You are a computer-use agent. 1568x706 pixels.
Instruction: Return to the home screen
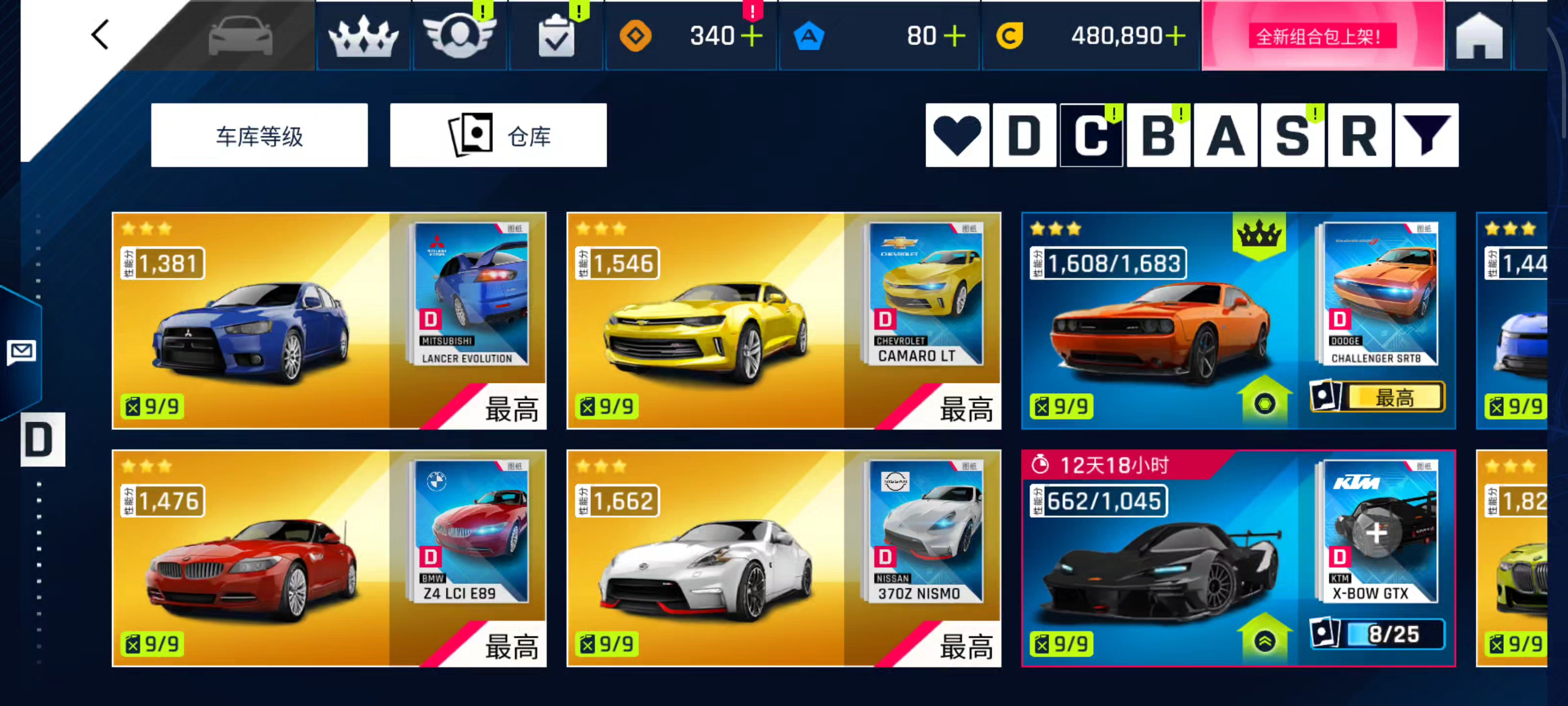tap(1478, 38)
